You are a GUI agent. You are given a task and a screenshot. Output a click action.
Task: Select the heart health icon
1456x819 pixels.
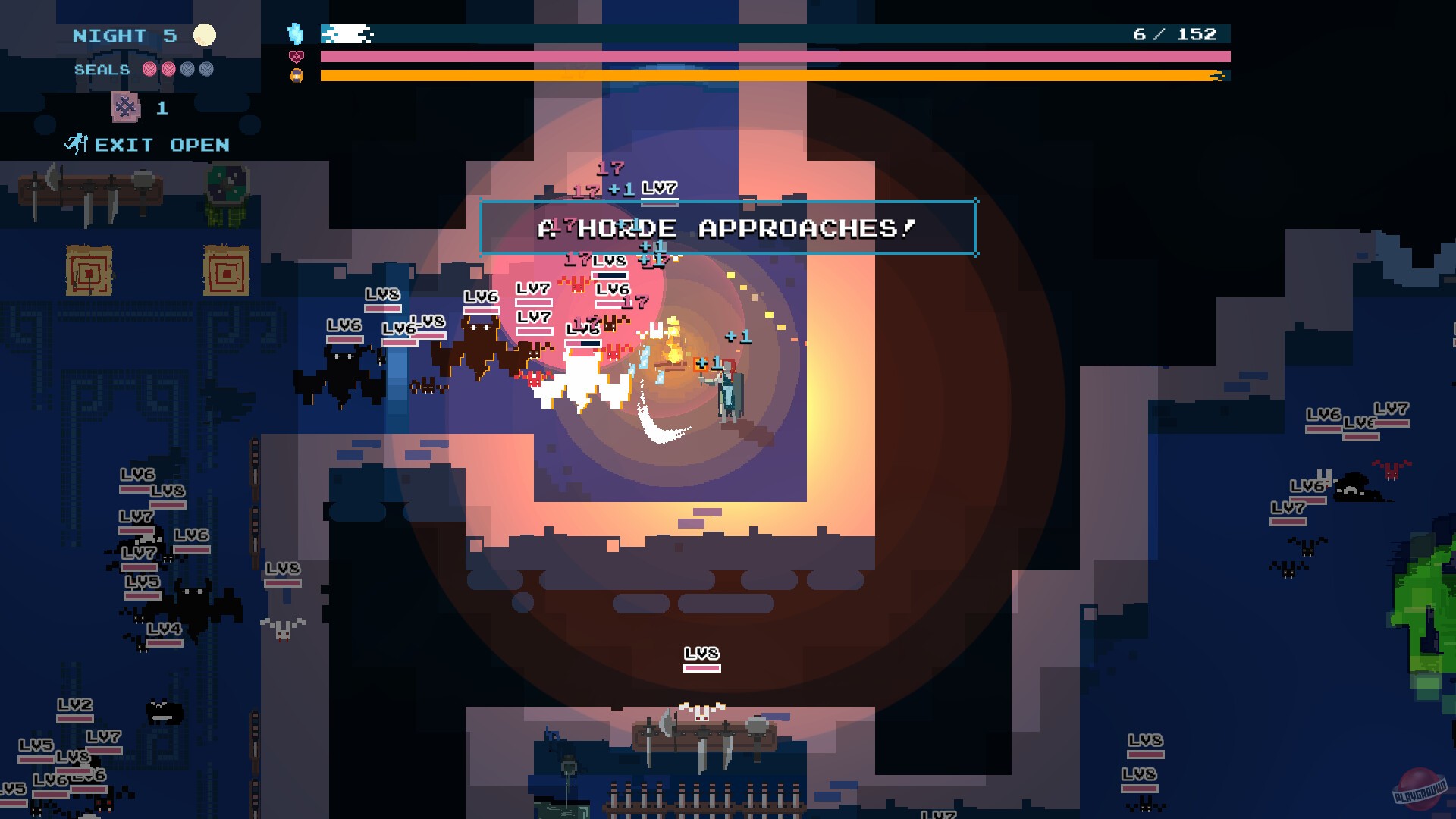(297, 56)
